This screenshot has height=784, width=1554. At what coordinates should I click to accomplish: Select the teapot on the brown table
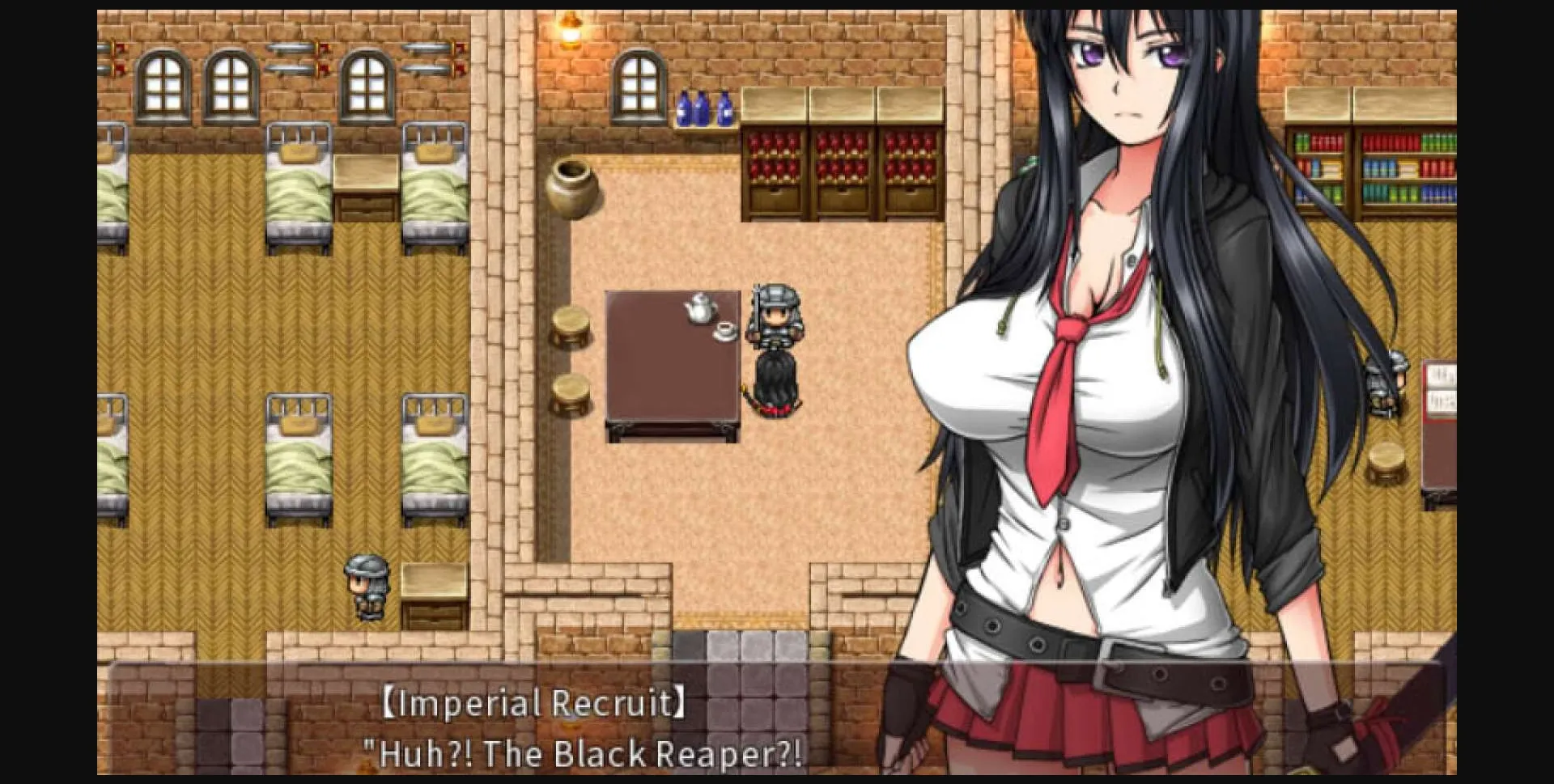tap(698, 306)
